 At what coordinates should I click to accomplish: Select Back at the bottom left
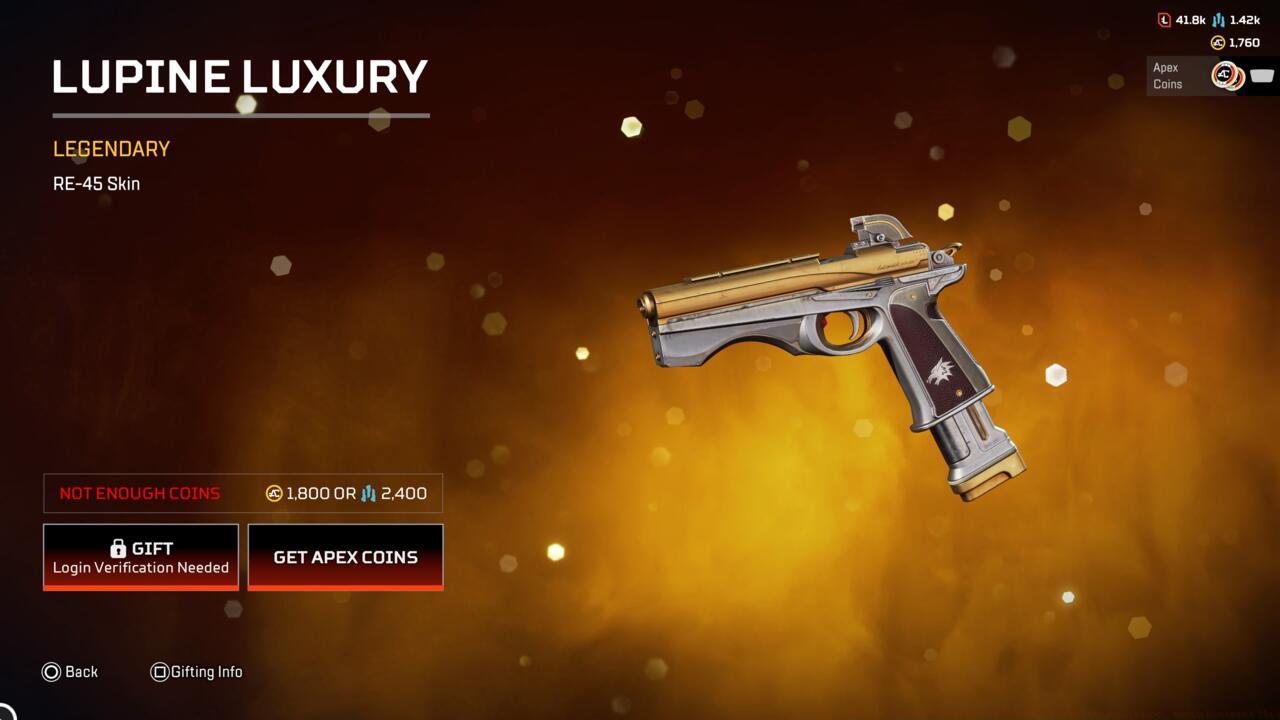click(x=80, y=672)
